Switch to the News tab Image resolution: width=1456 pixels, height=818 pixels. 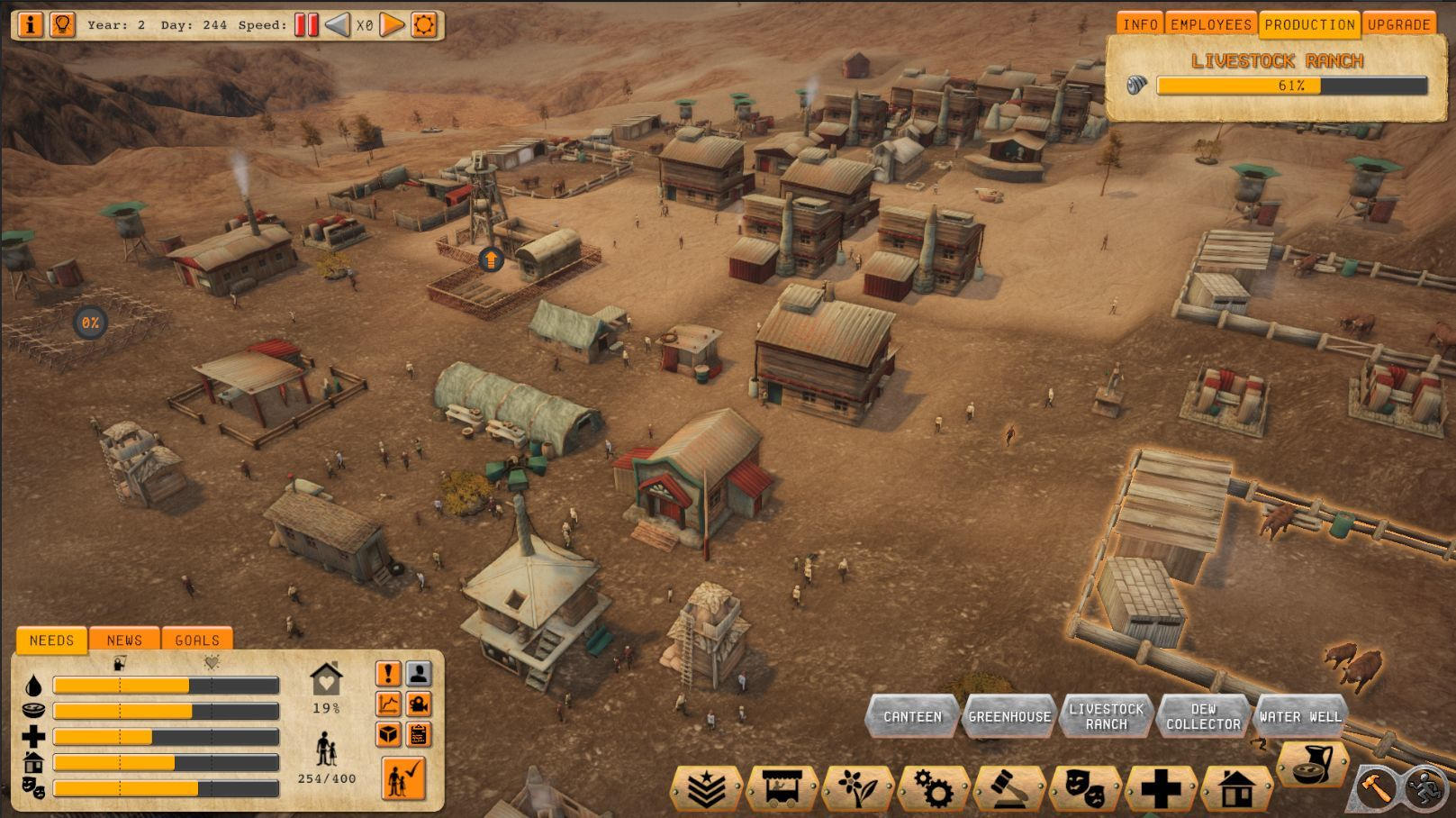click(124, 640)
